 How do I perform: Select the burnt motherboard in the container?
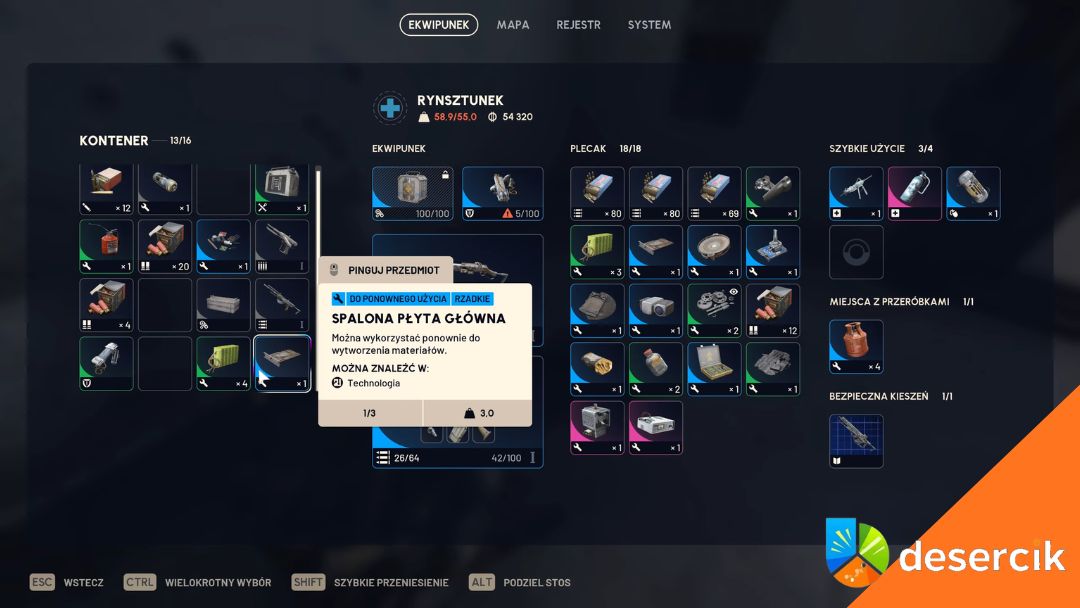click(x=282, y=363)
